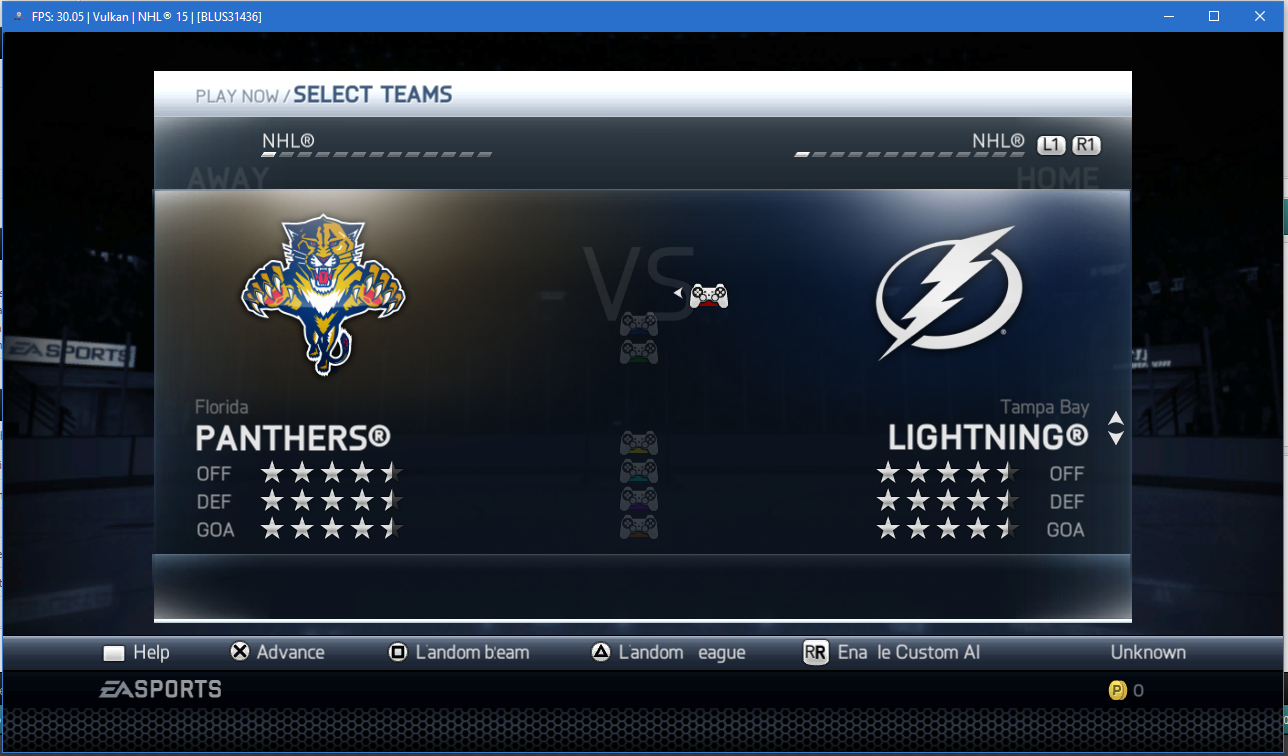Choose the Tampa Bay Lightning logo
The image size is (1288, 756).
[x=949, y=294]
